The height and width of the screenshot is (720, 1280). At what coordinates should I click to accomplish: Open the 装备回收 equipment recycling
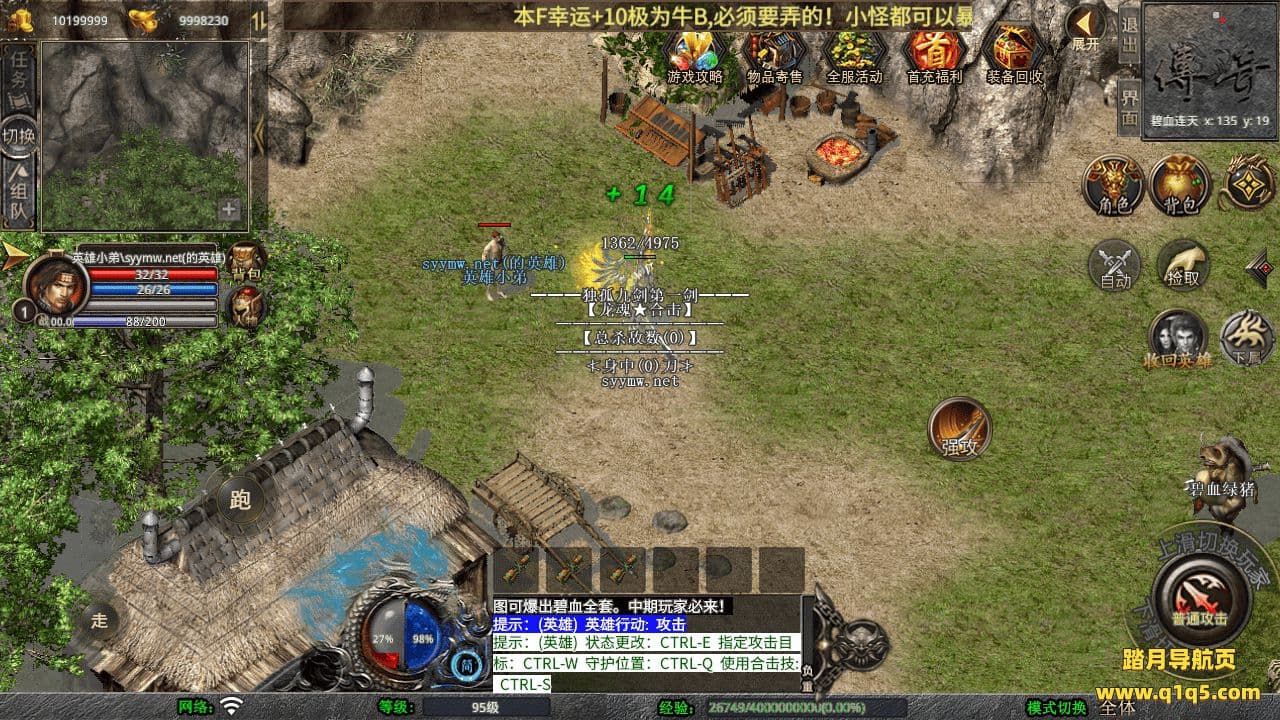click(1014, 54)
